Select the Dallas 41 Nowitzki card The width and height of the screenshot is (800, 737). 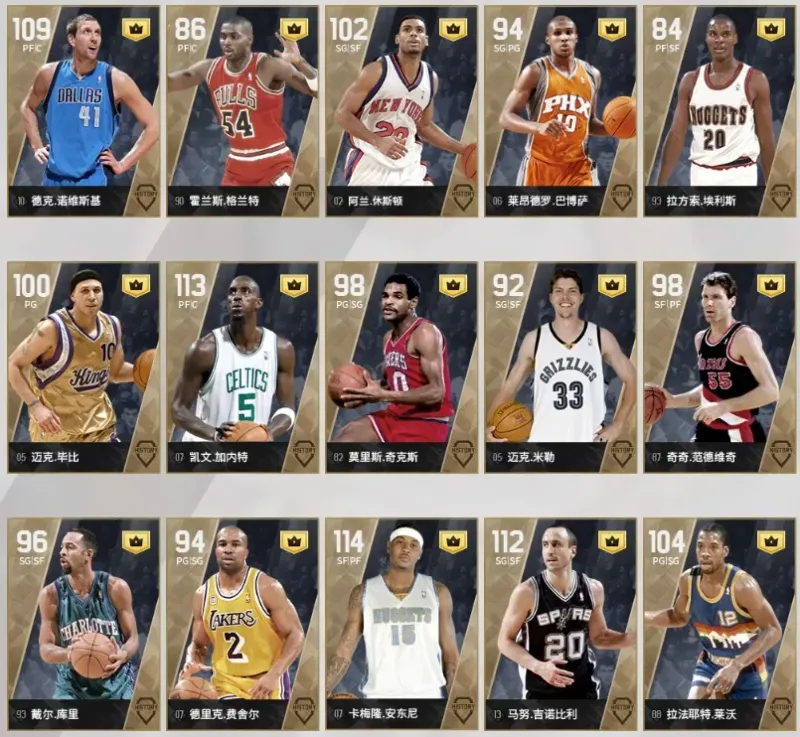pos(83,110)
